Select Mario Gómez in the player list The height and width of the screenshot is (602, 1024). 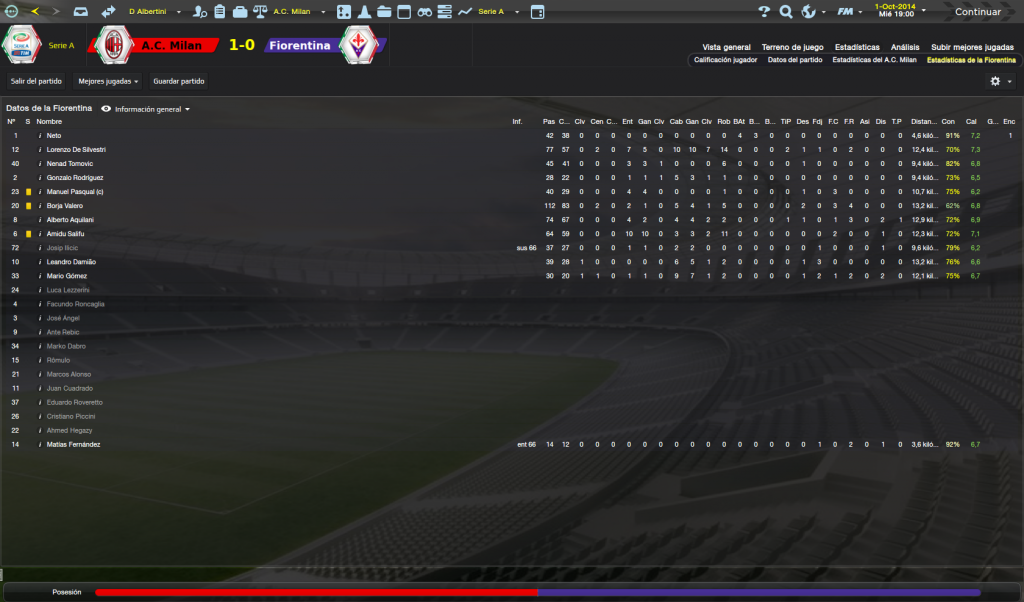click(68, 275)
